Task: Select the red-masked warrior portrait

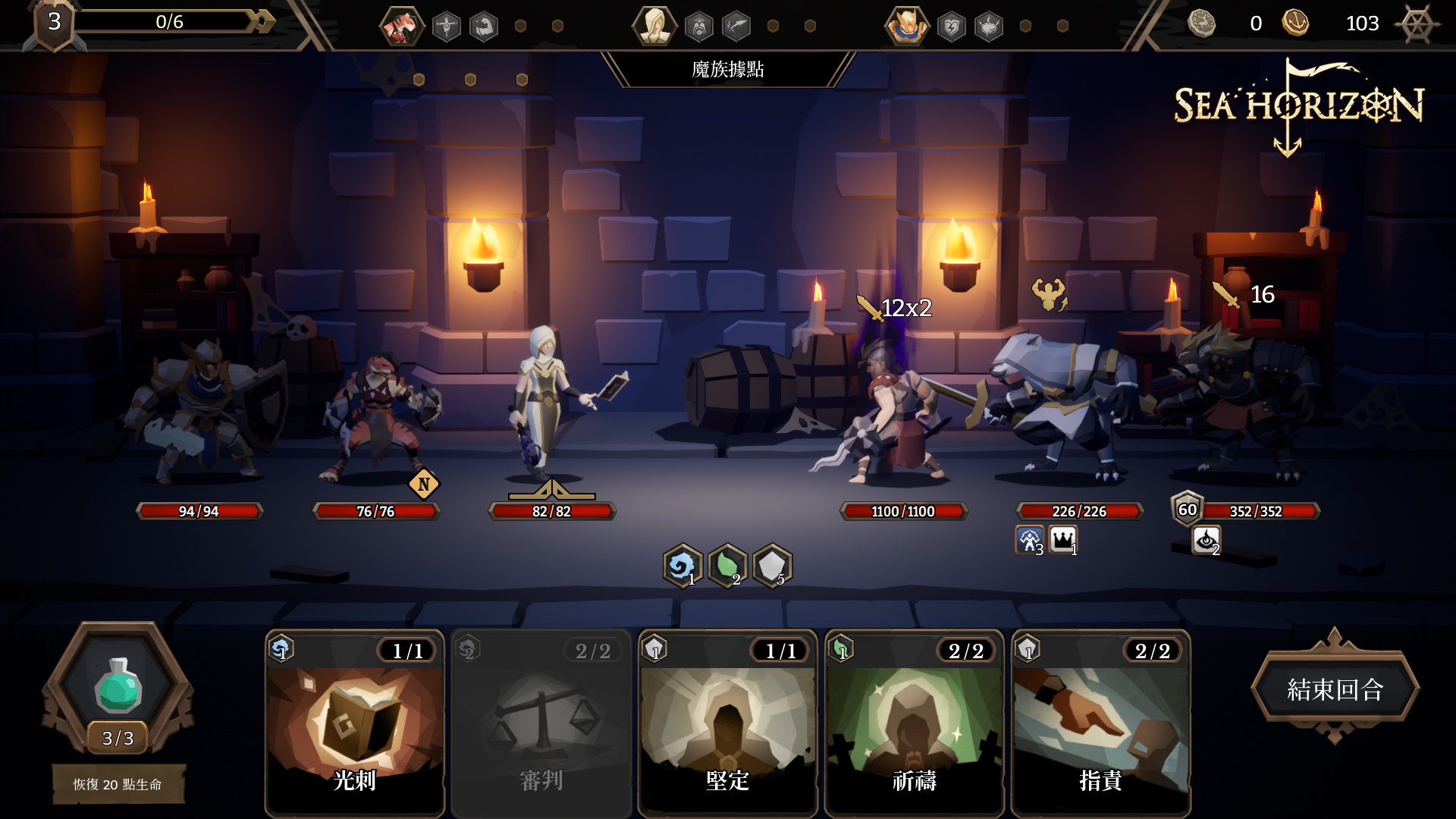Action: point(401,27)
